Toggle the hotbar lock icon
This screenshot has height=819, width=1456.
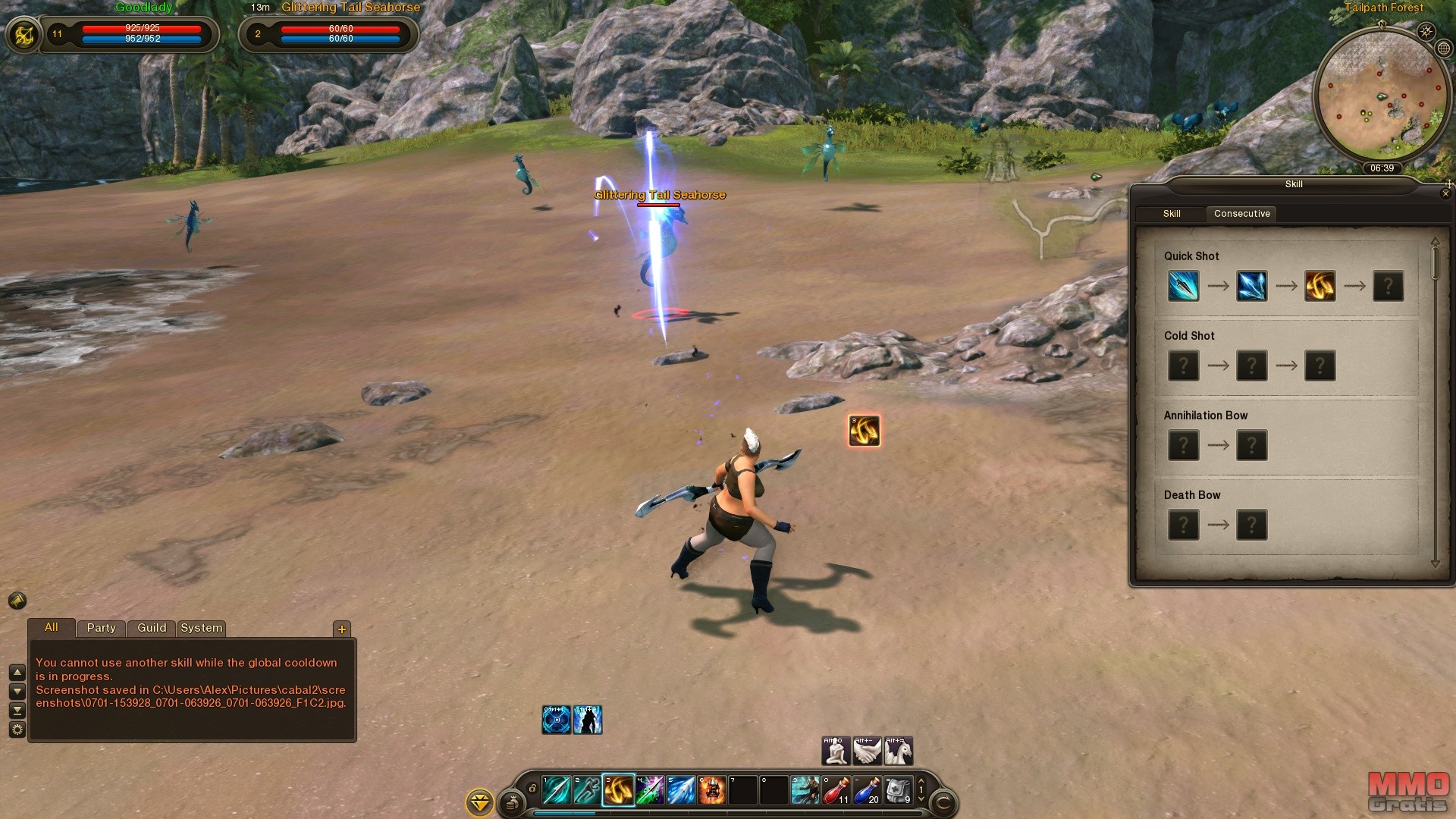pyautogui.click(x=532, y=789)
